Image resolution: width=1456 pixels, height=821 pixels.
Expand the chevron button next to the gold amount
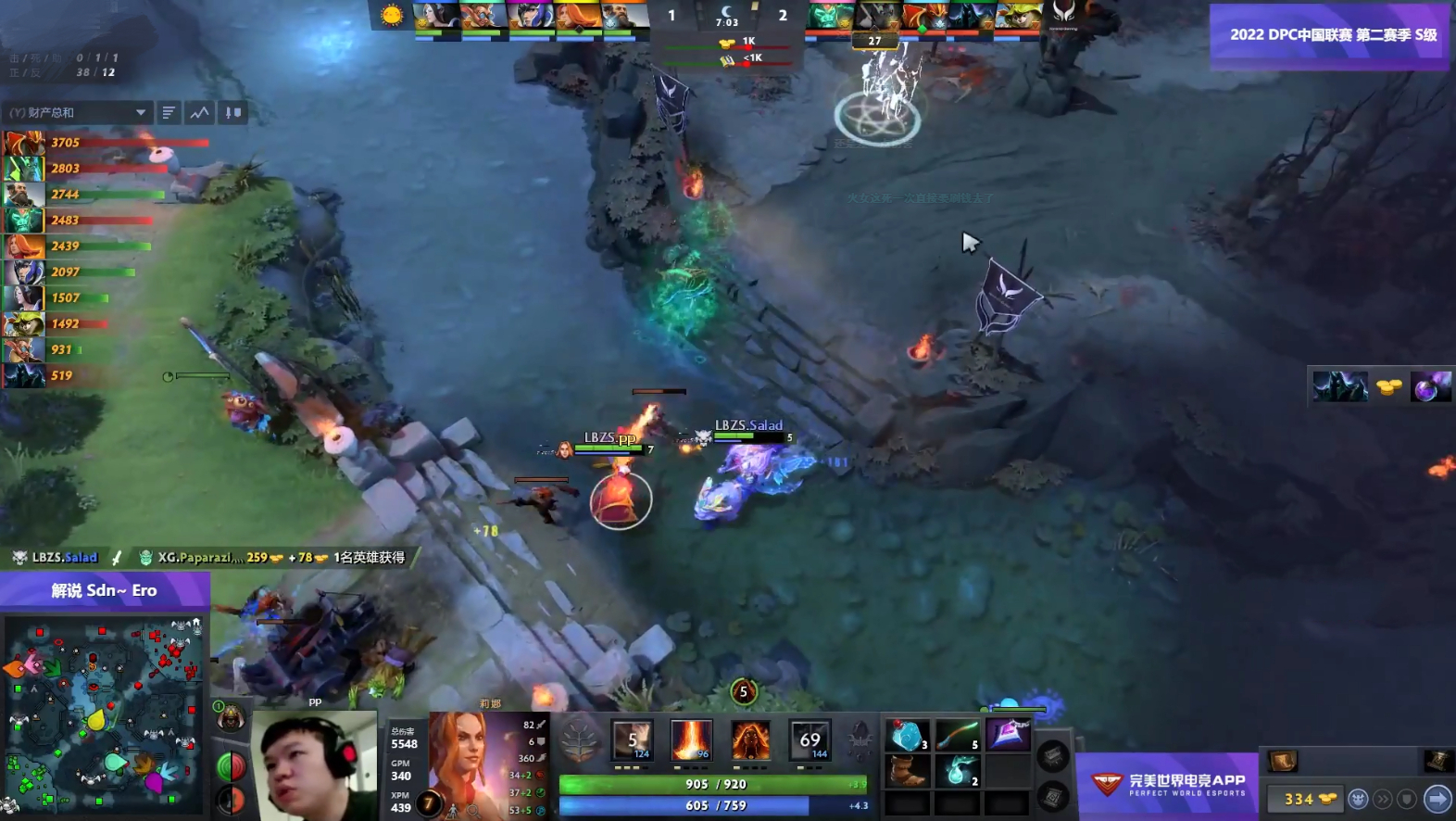[x=1384, y=799]
